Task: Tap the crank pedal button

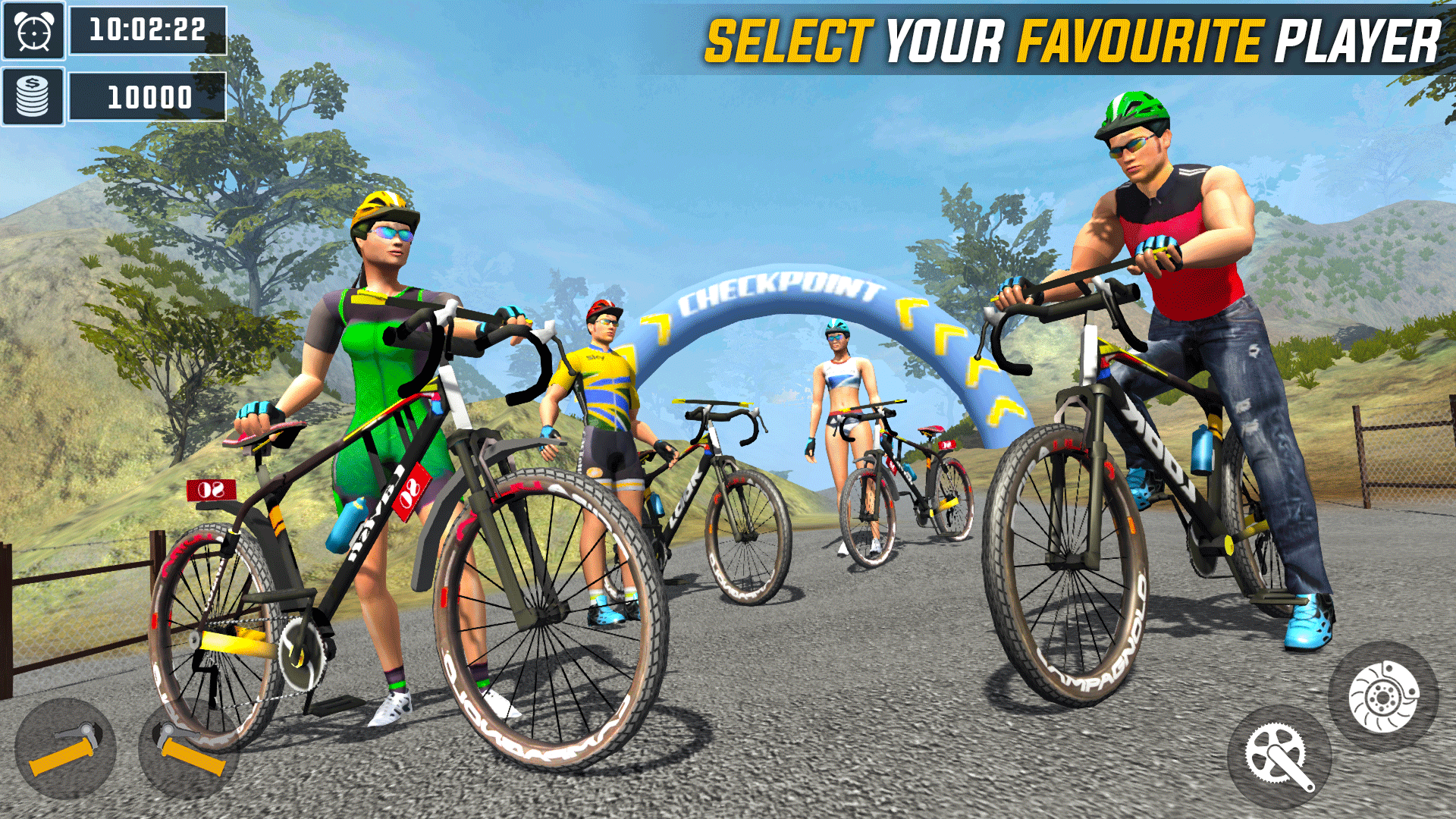Action: (1279, 757)
